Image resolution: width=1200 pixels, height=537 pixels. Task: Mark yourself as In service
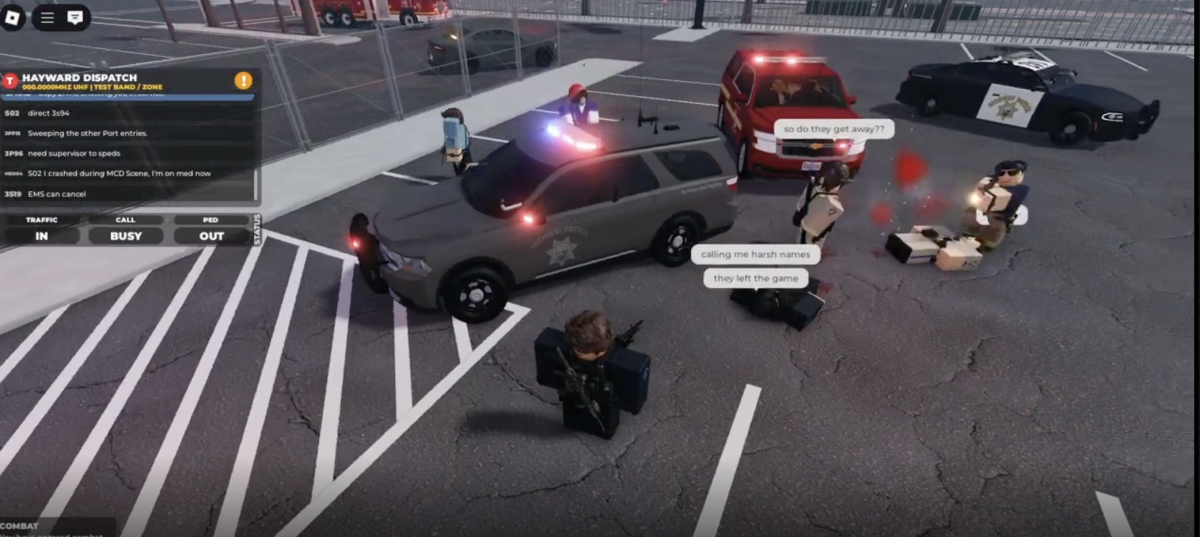coord(42,236)
